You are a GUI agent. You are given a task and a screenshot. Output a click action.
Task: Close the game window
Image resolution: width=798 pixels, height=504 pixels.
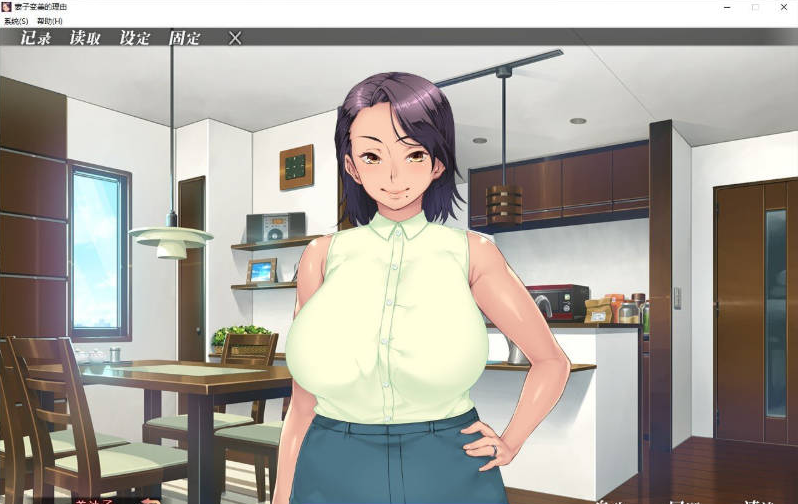coord(781,7)
